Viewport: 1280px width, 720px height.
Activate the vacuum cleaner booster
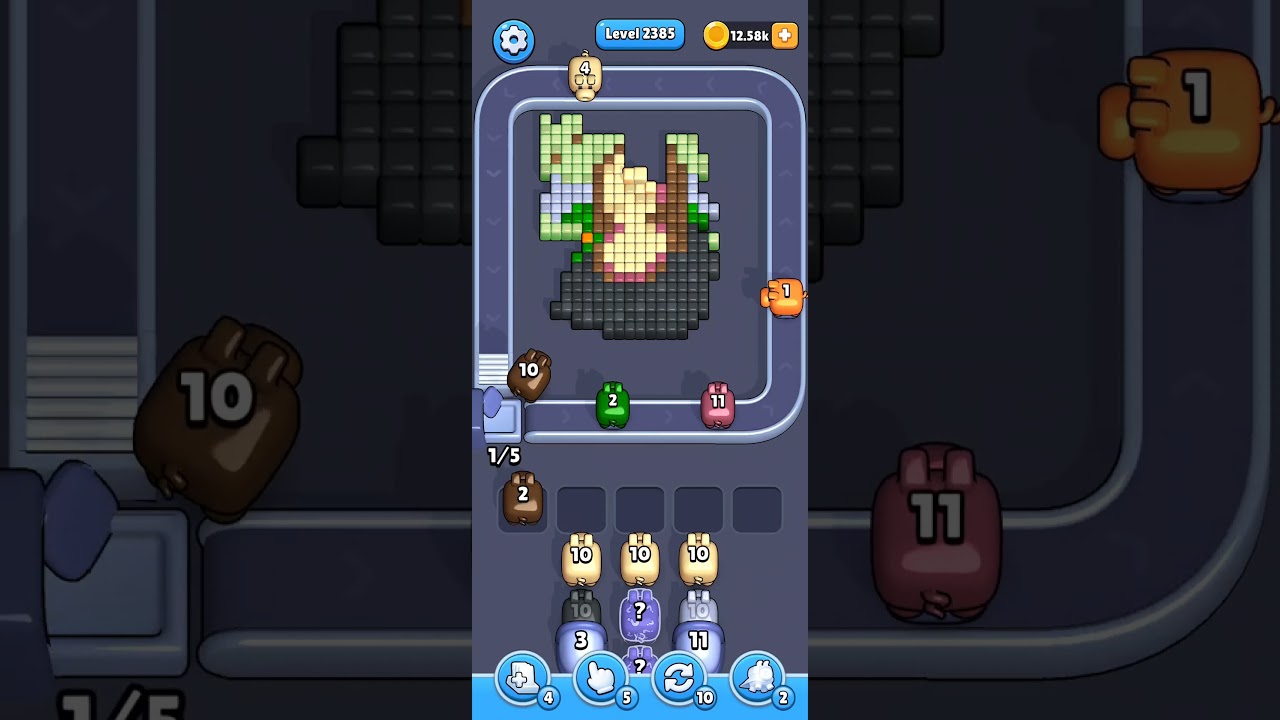[x=758, y=678]
